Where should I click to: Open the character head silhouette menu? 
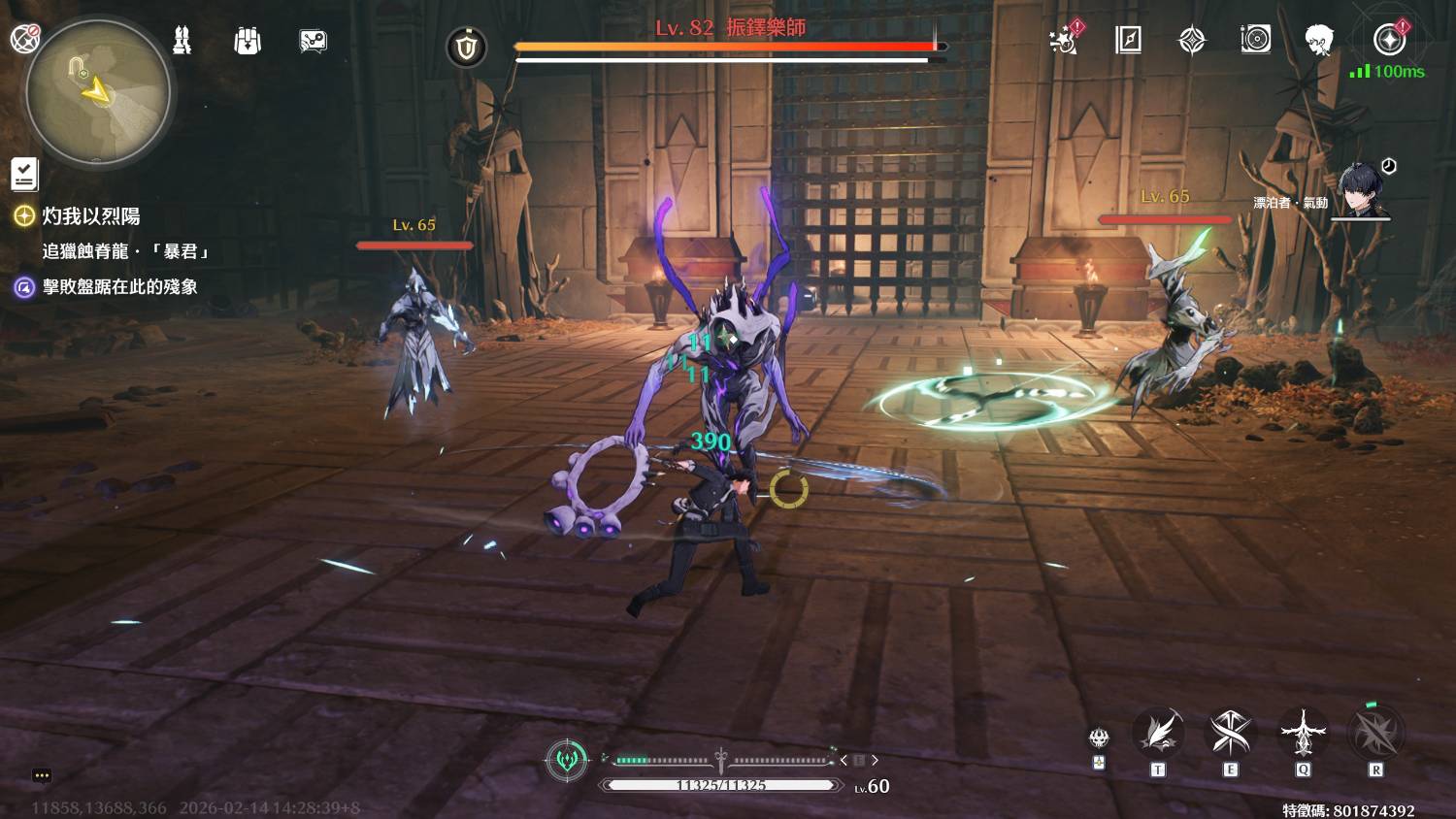pyautogui.click(x=1318, y=40)
